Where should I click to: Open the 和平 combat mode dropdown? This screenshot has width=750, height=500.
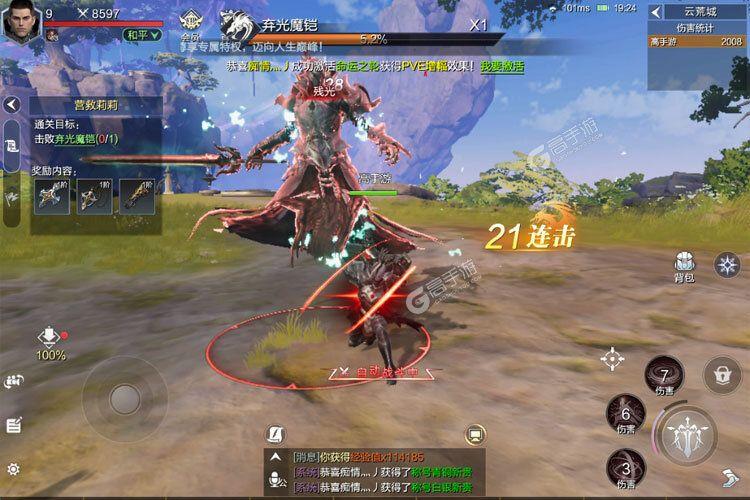pos(142,34)
